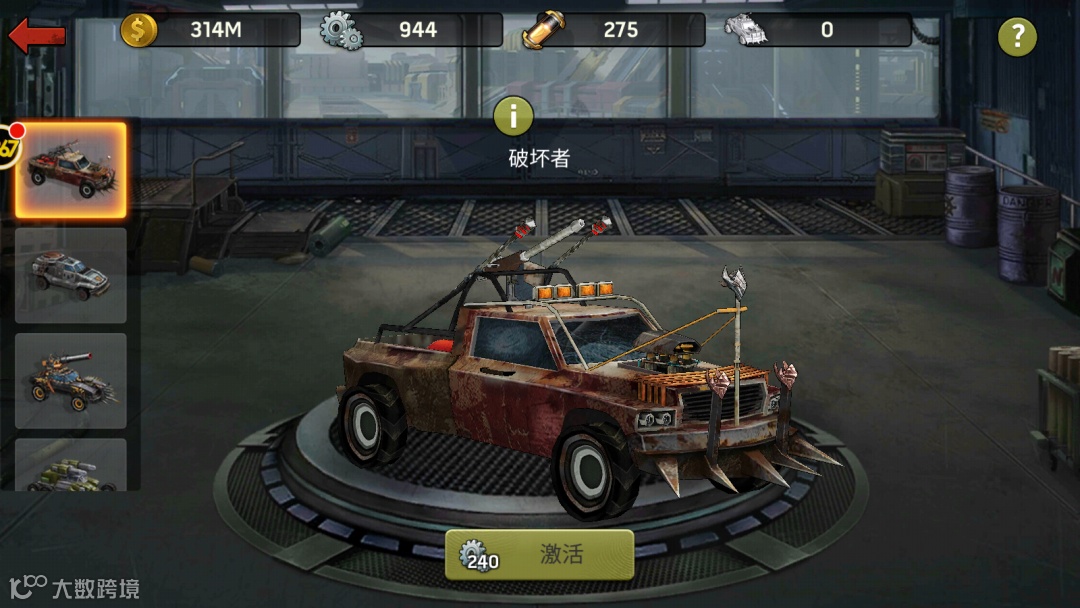
Task: Select the rusty red pickup truck thumbnail
Action: pos(70,170)
